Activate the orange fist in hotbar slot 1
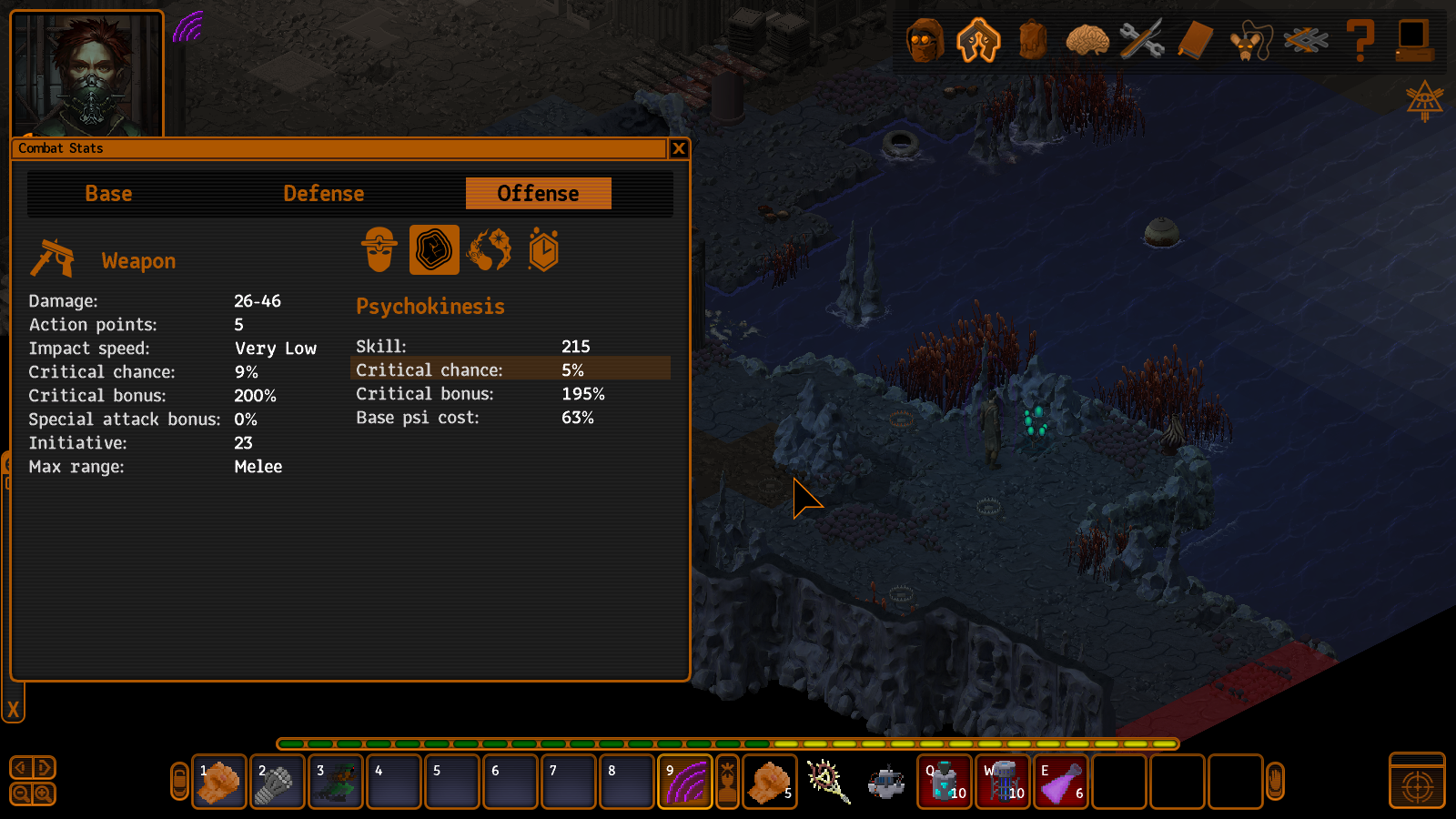Image resolution: width=1456 pixels, height=819 pixels. [x=219, y=782]
